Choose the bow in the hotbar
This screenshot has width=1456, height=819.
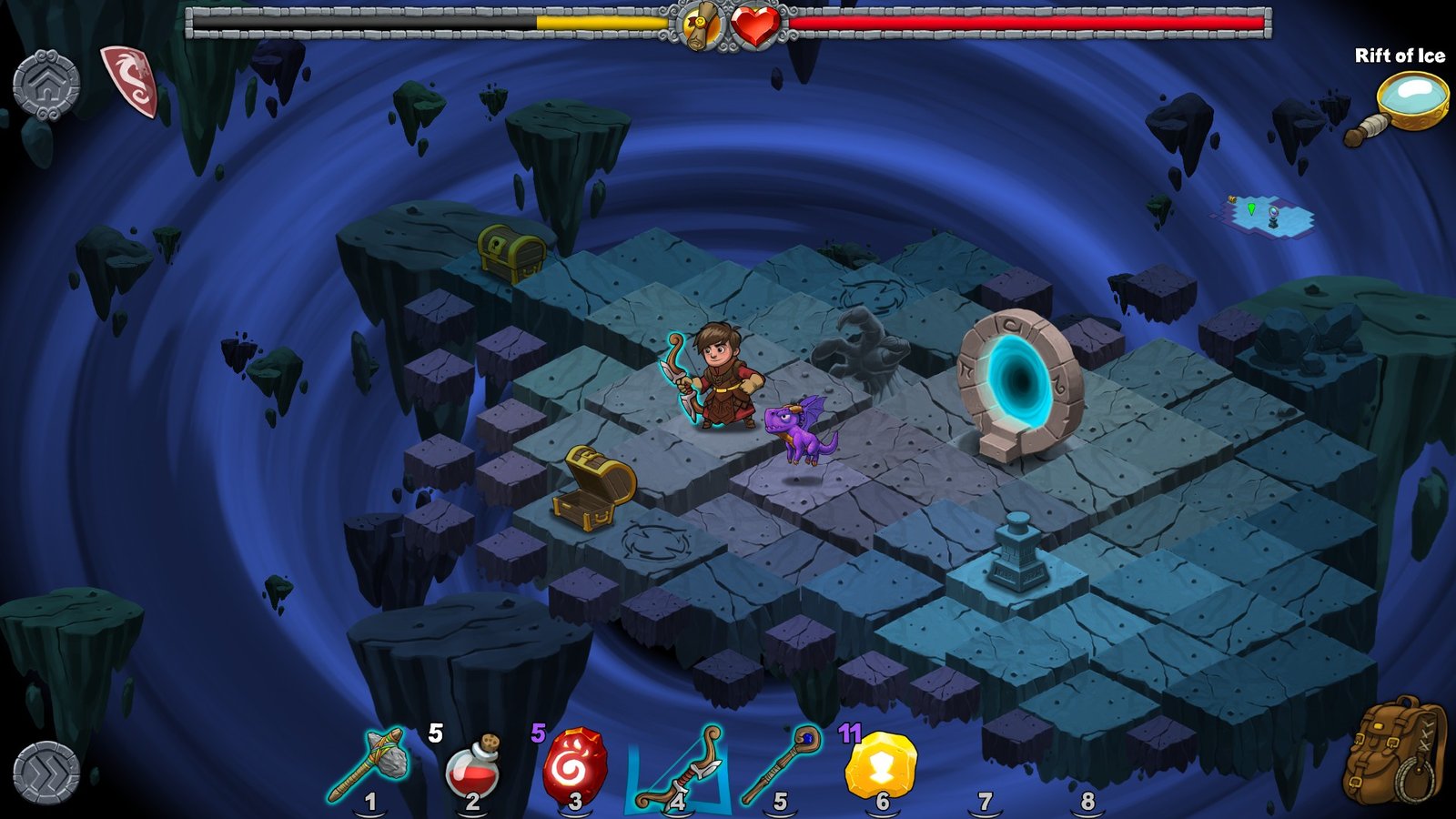pyautogui.click(x=678, y=767)
